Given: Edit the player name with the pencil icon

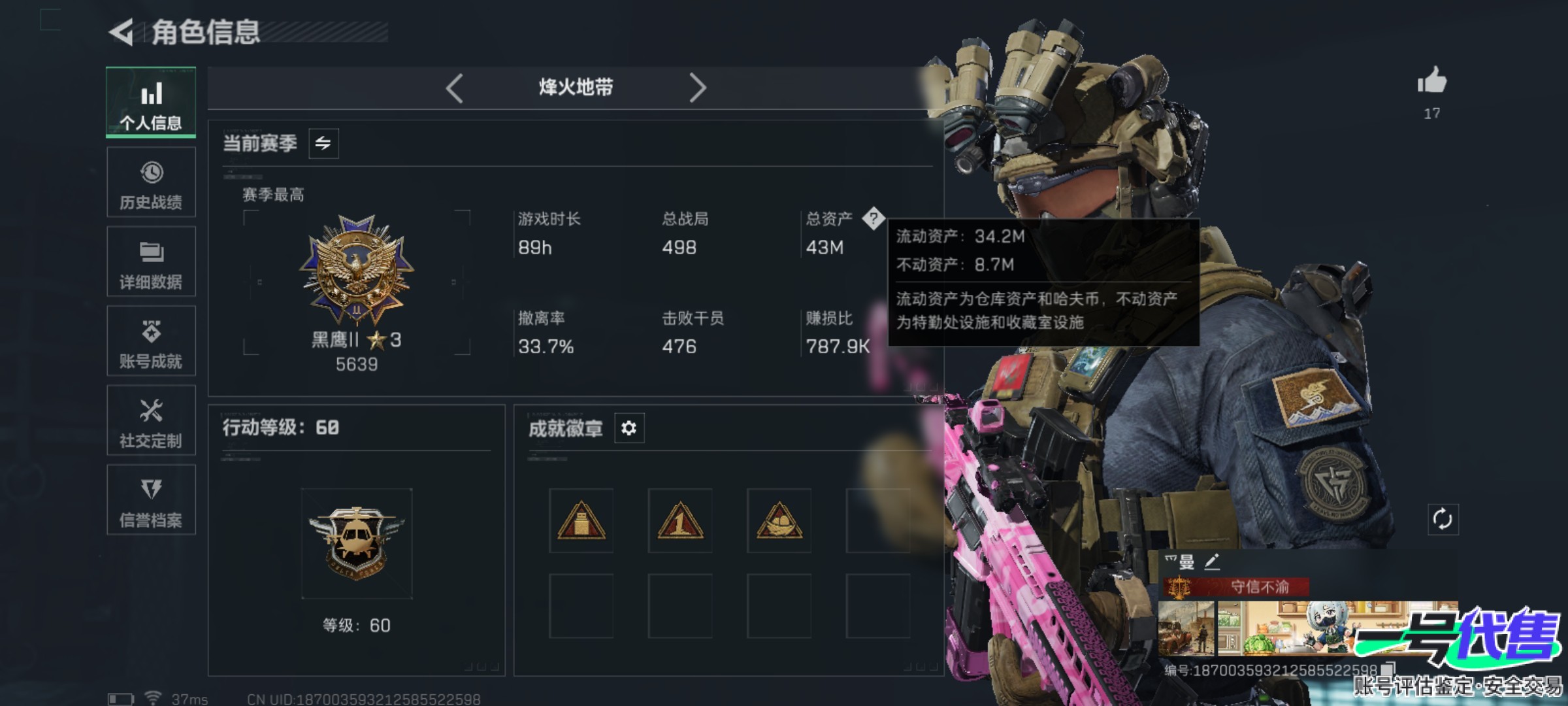Looking at the screenshot, I should point(1212,562).
